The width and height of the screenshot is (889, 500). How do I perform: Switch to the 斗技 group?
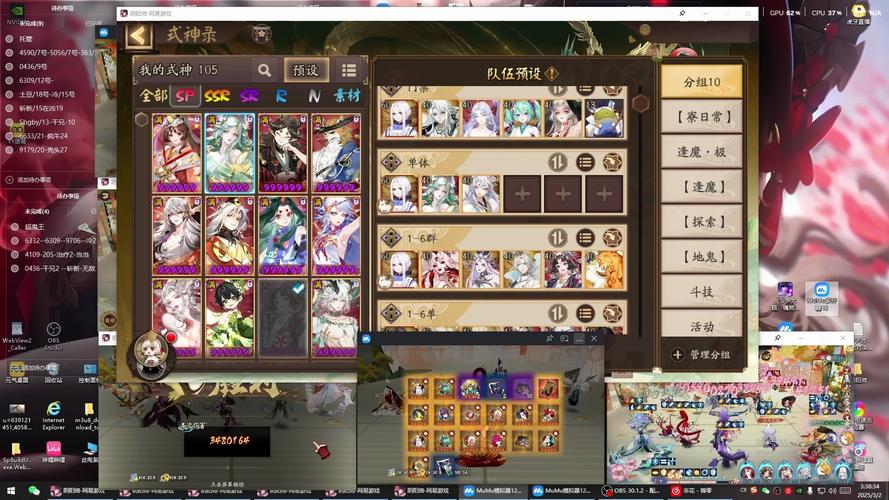701,291
